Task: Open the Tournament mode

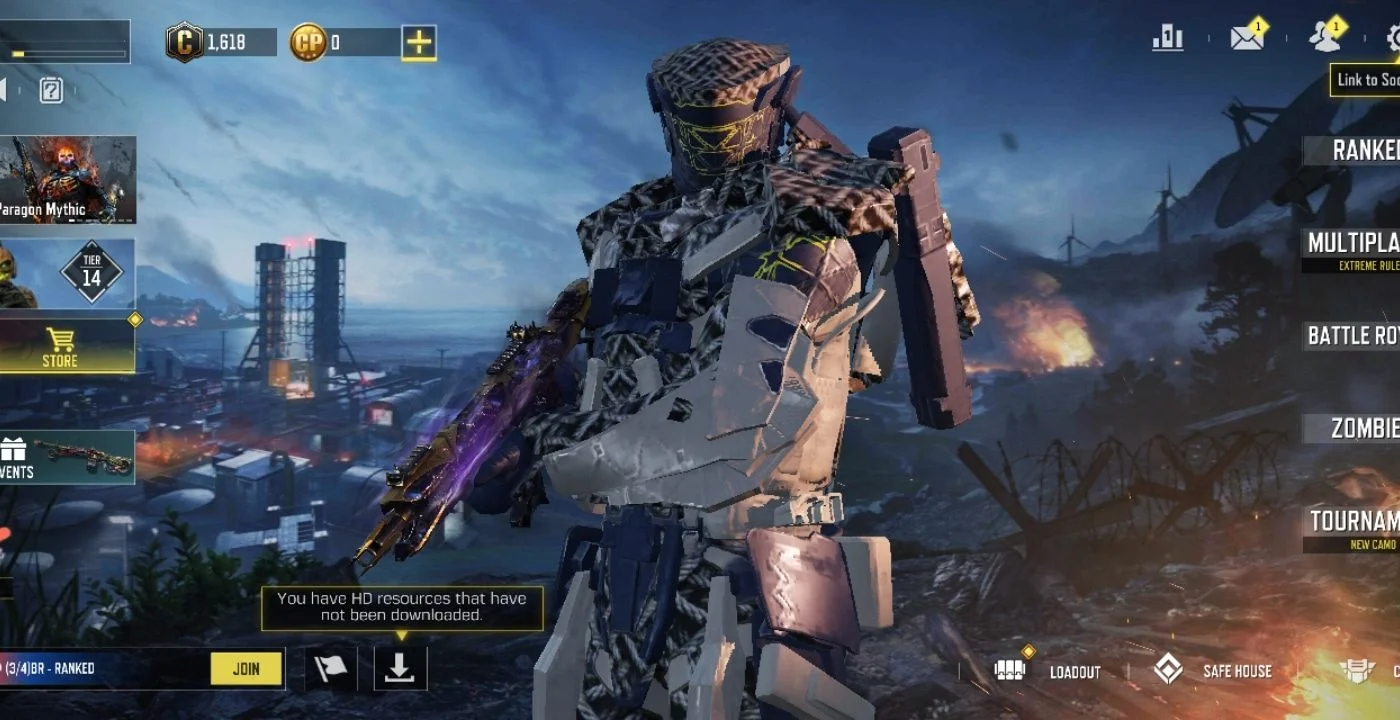Action: 1354,522
